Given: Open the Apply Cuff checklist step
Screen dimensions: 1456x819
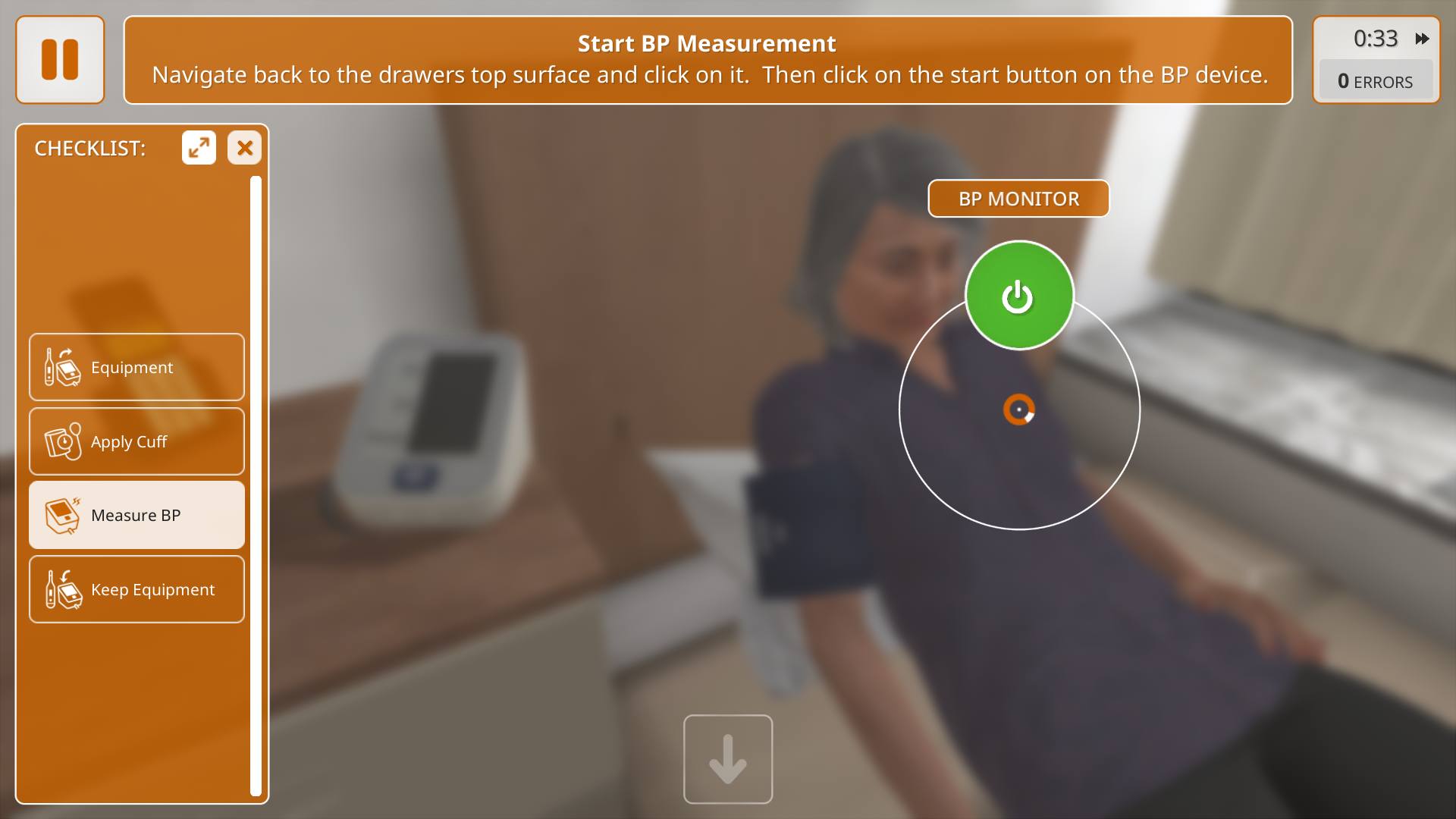Looking at the screenshot, I should coord(136,441).
